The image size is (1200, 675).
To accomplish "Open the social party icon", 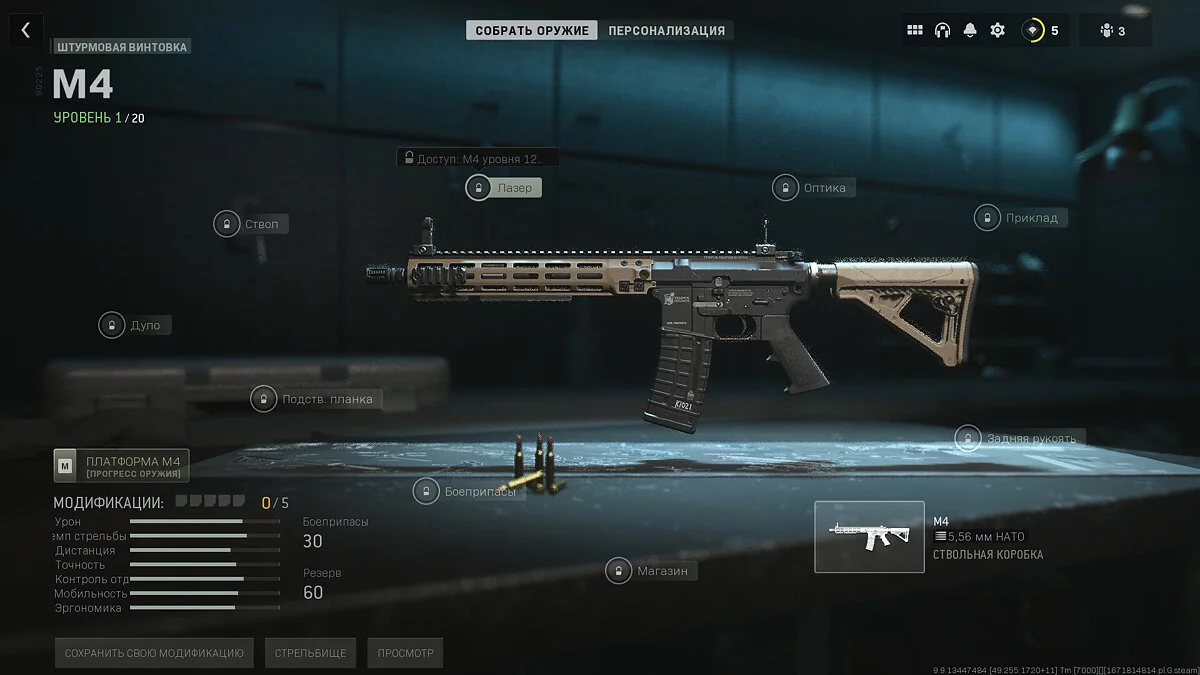I will [x=1113, y=31].
